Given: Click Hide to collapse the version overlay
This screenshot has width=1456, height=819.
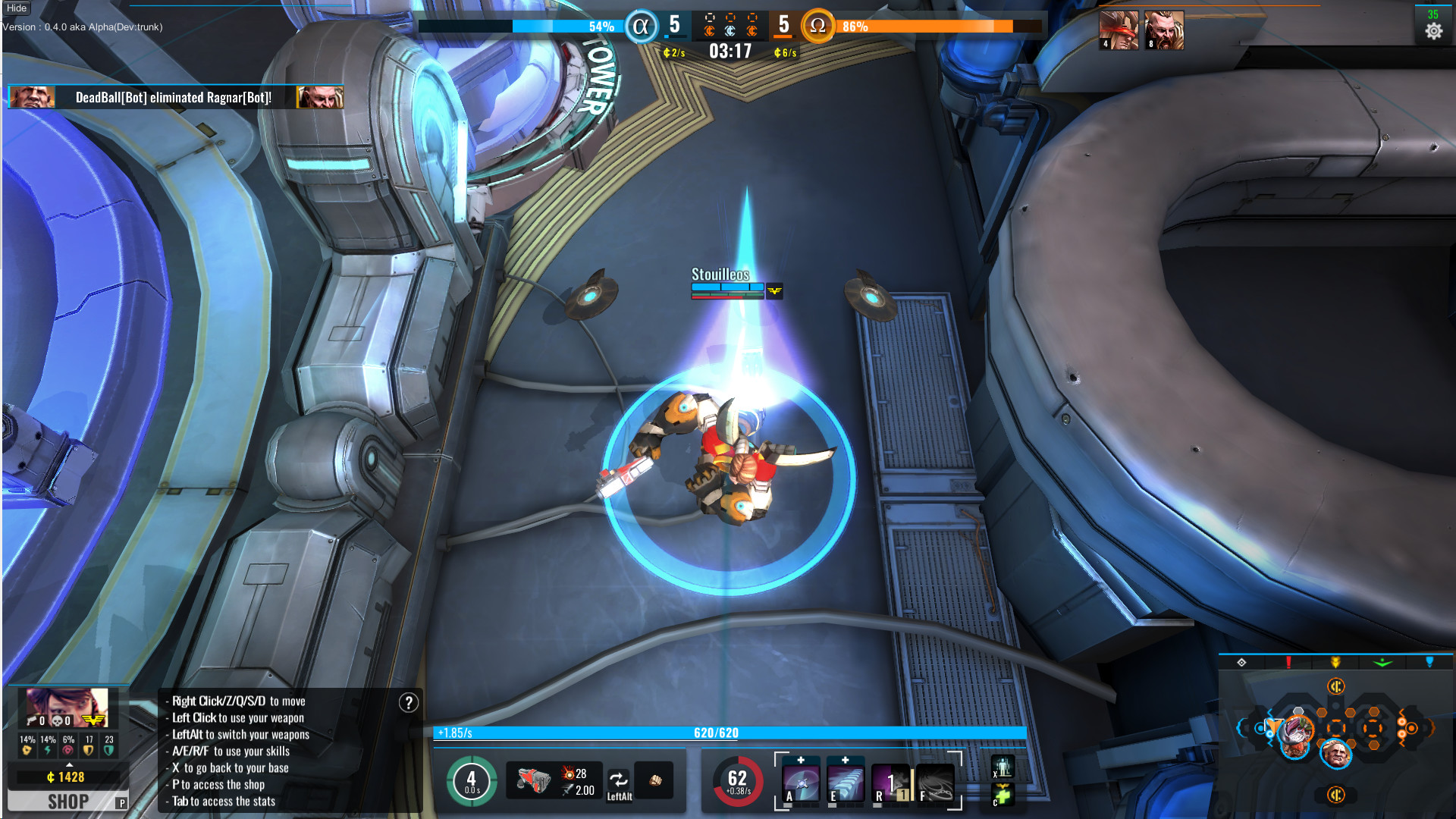Looking at the screenshot, I should pyautogui.click(x=15, y=8).
